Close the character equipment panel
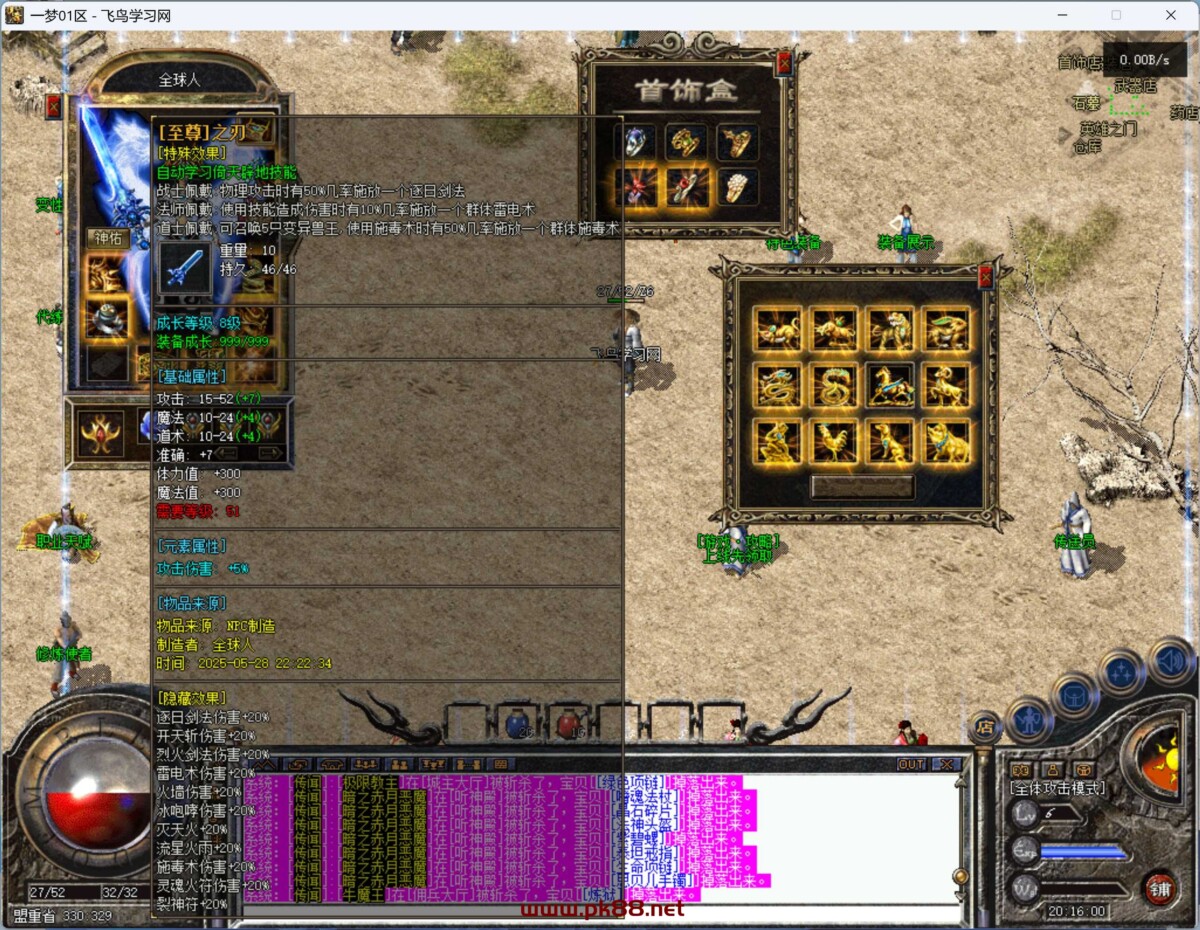 pos(54,106)
